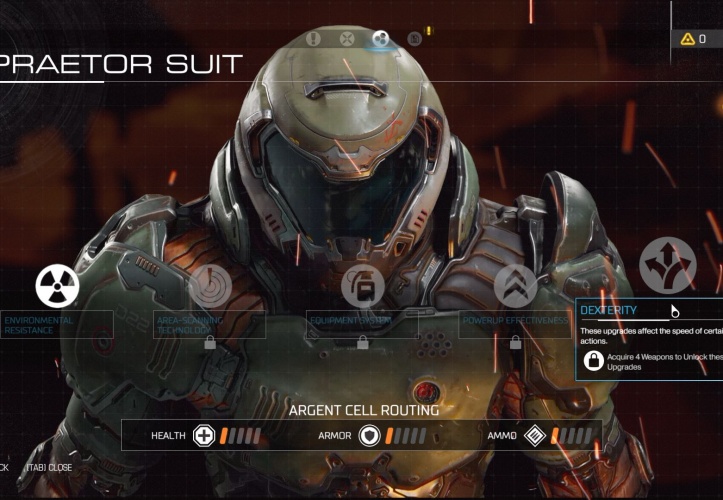Screen dimensions: 723x500
Task: Click the warning triangle counter box
Action: pyautogui.click(x=696, y=39)
